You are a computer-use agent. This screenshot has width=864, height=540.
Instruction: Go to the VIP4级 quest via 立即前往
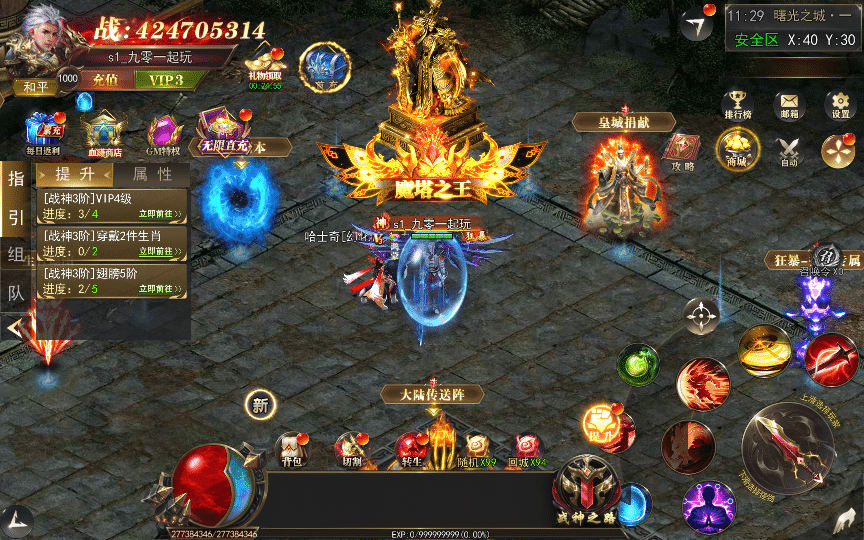[161, 213]
